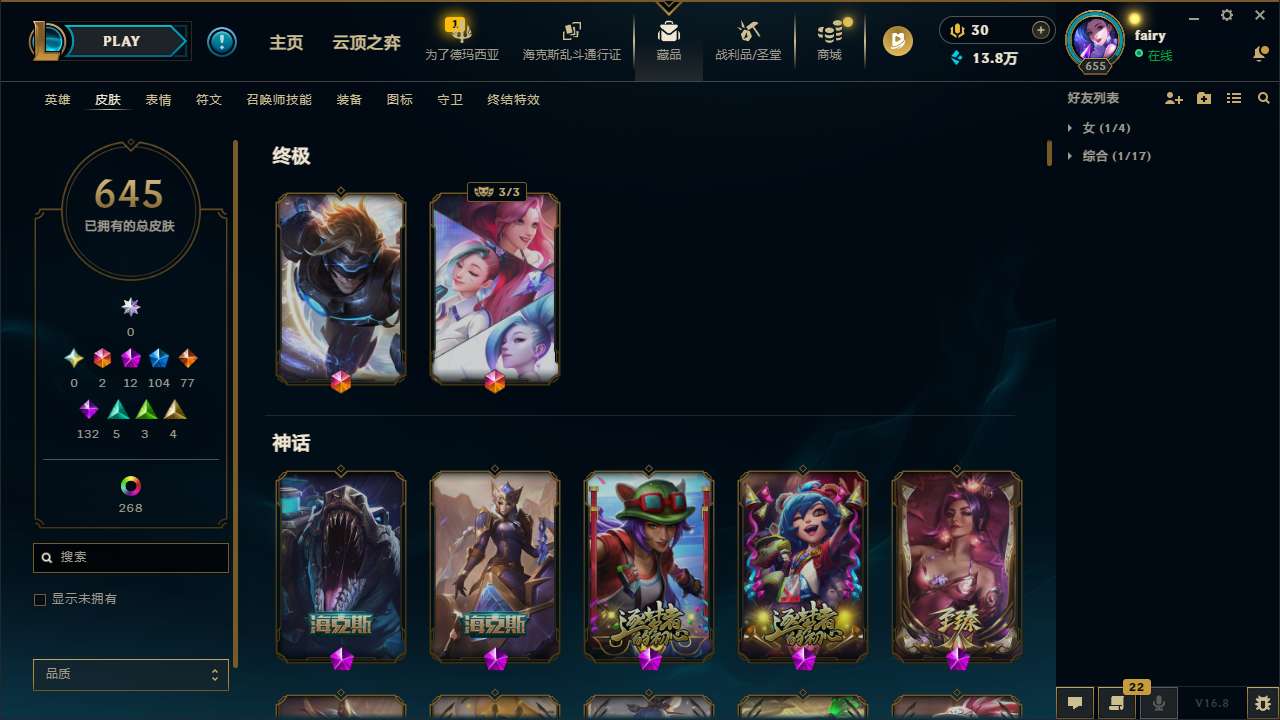
Task: Toggle the voice chat icon showing 30
Action: pos(957,30)
